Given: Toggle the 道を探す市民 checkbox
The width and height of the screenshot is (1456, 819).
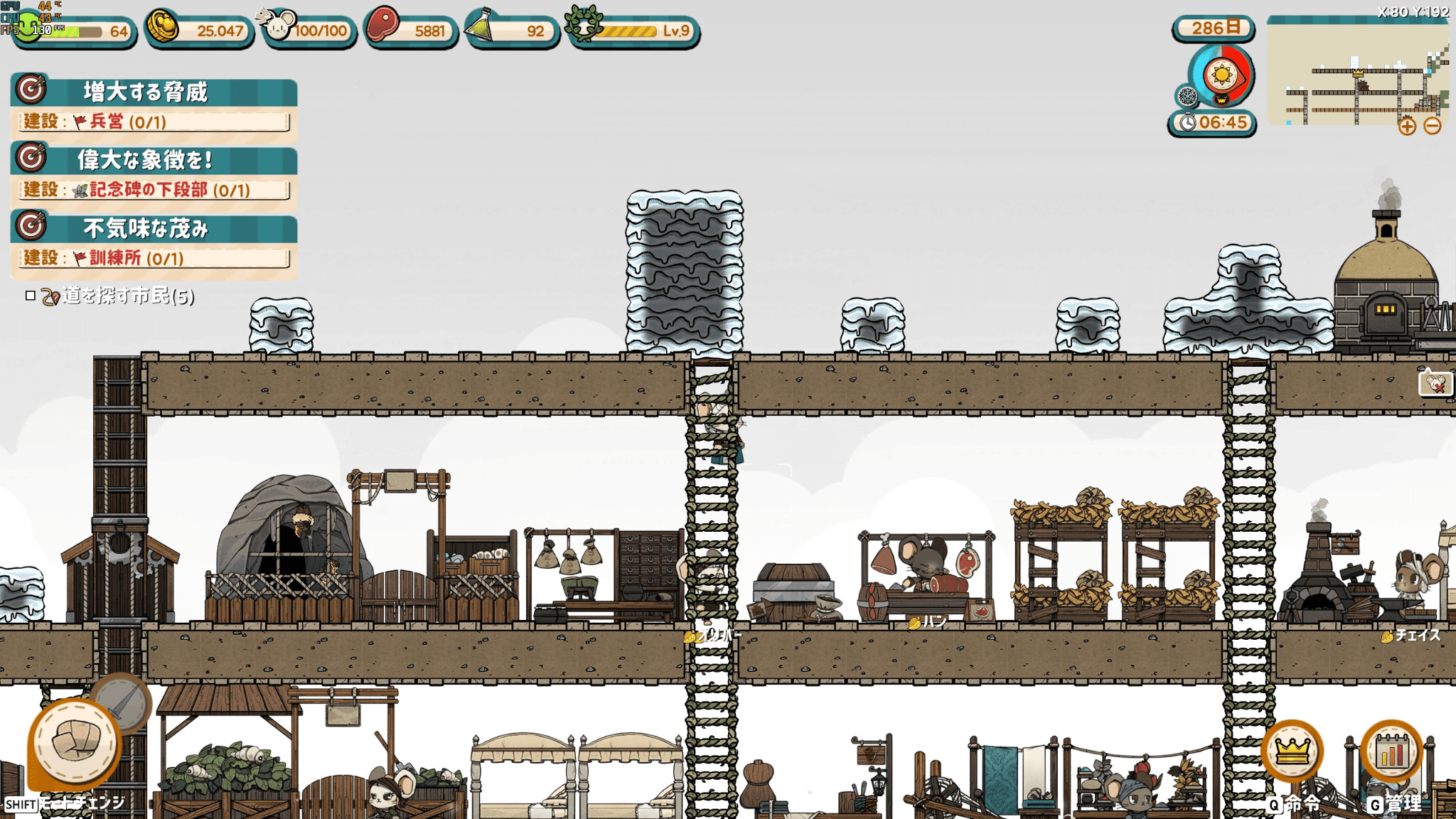Looking at the screenshot, I should 31,296.
